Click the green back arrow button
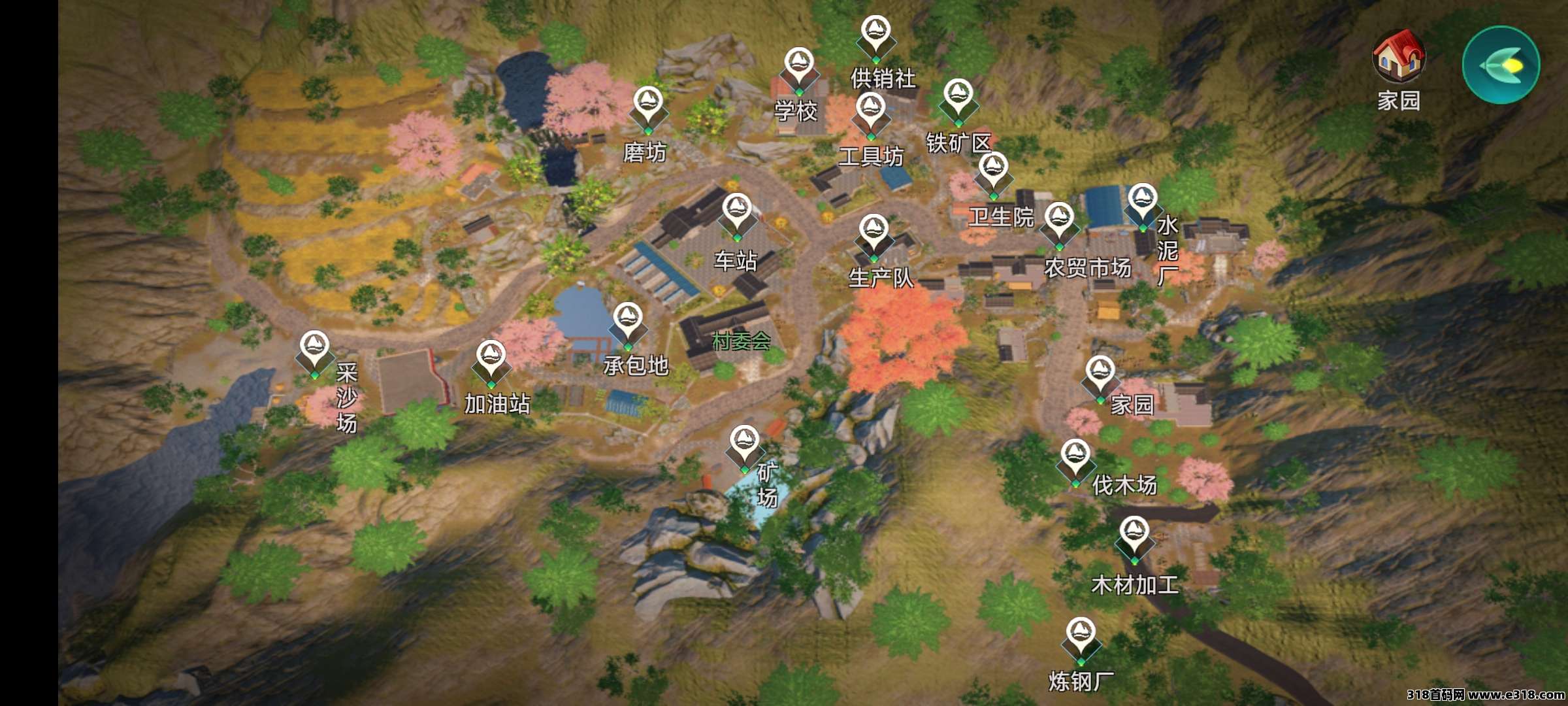 pyautogui.click(x=1501, y=65)
